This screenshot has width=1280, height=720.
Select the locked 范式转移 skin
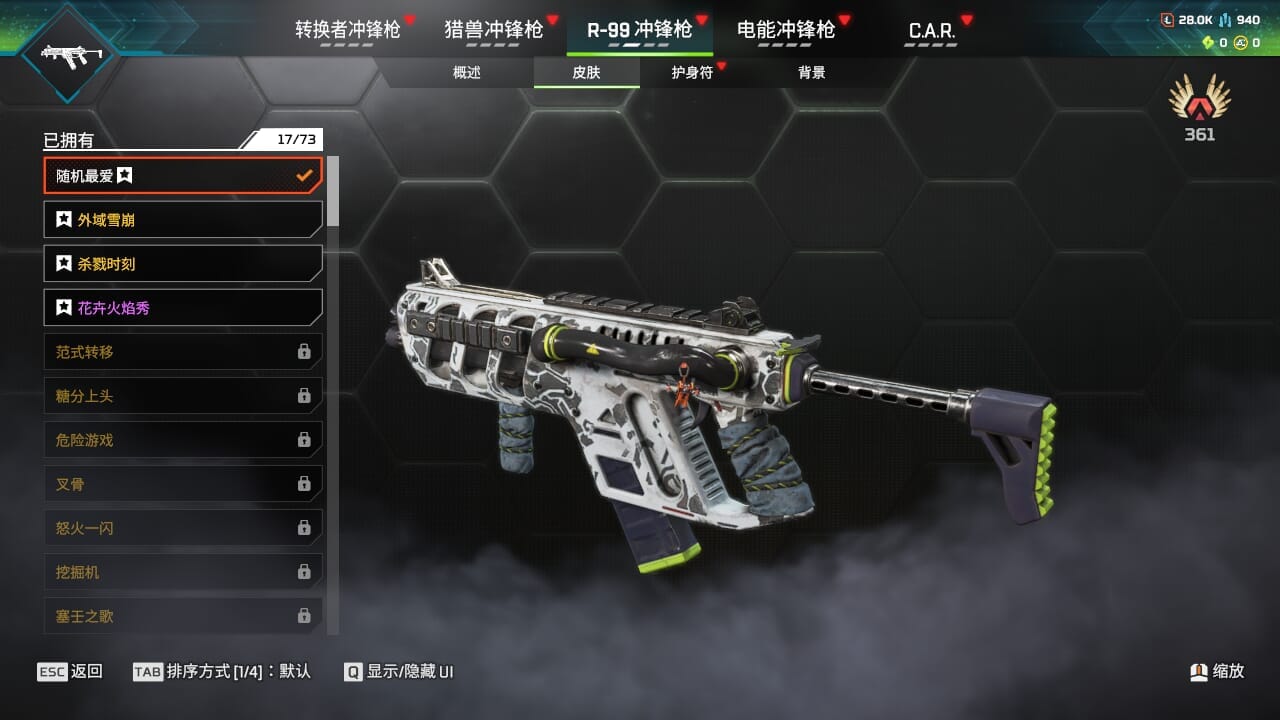183,352
